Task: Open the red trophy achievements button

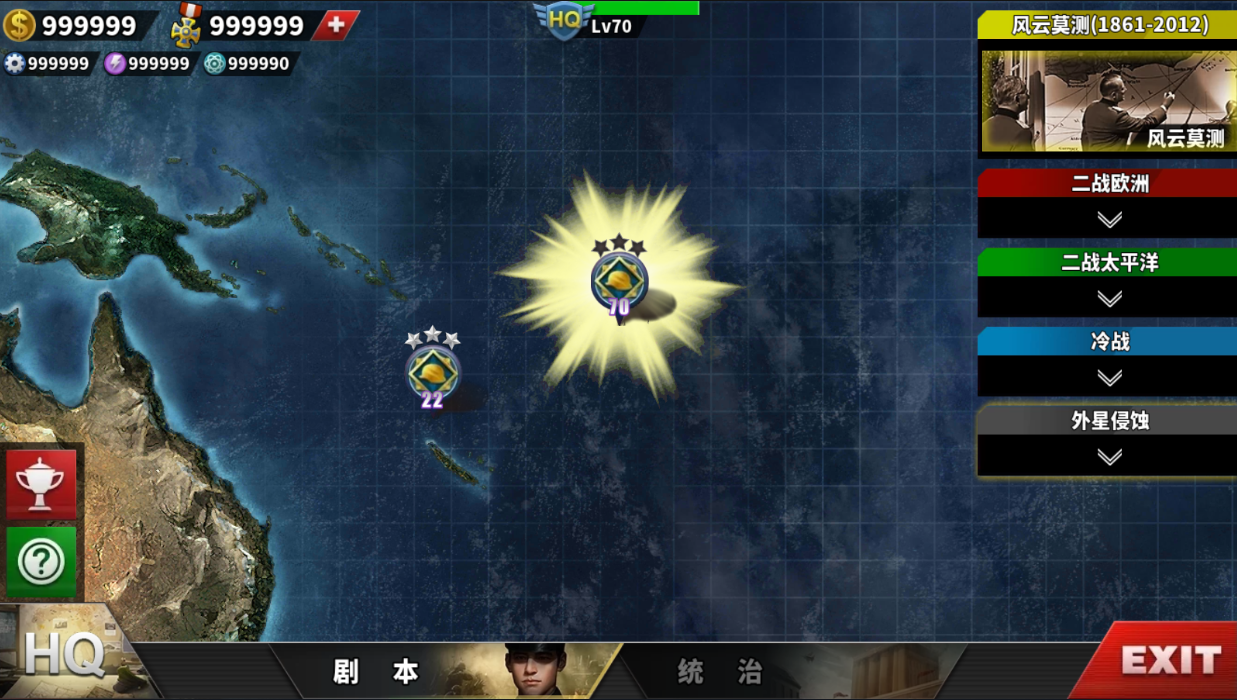Action: click(x=41, y=485)
